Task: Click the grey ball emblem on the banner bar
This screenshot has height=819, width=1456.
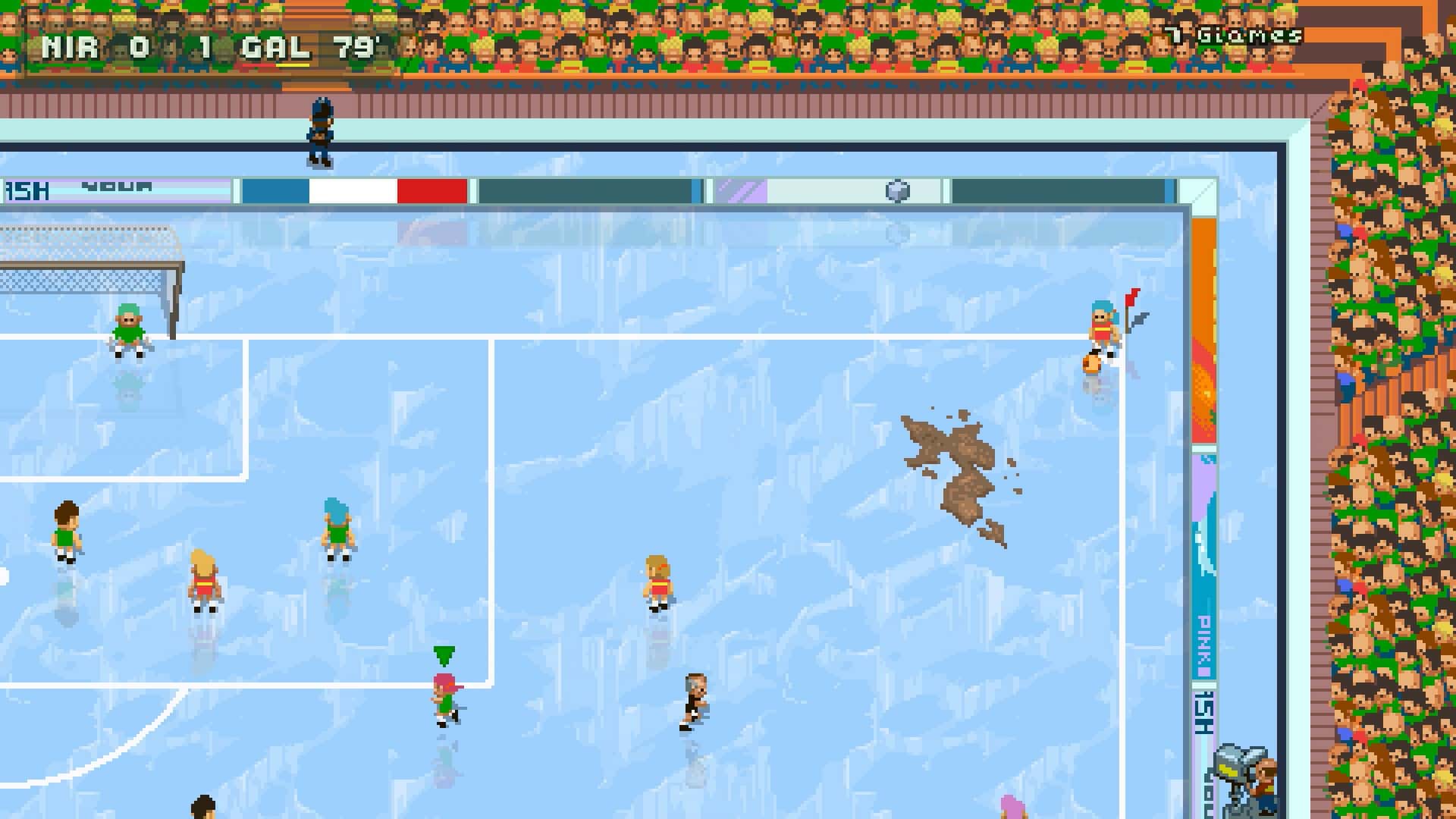Action: pyautogui.click(x=898, y=190)
